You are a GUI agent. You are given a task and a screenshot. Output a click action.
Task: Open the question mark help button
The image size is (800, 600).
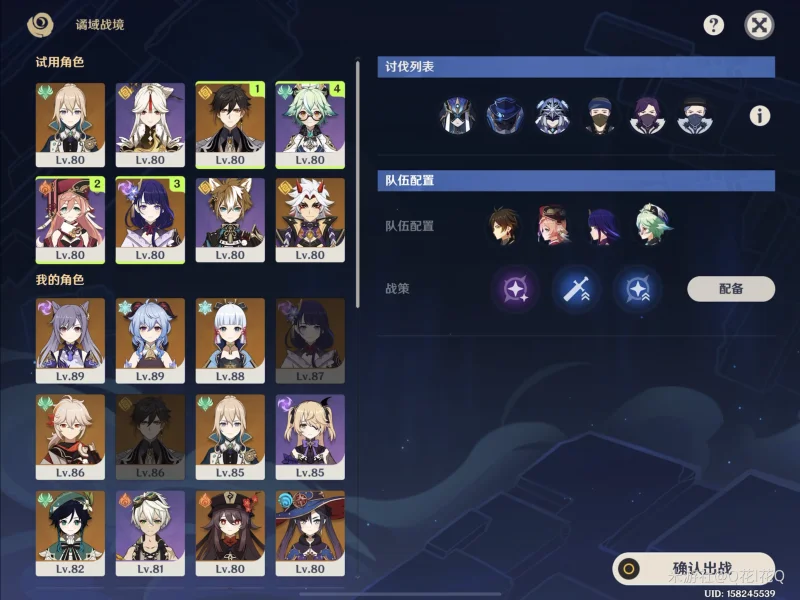tap(713, 26)
